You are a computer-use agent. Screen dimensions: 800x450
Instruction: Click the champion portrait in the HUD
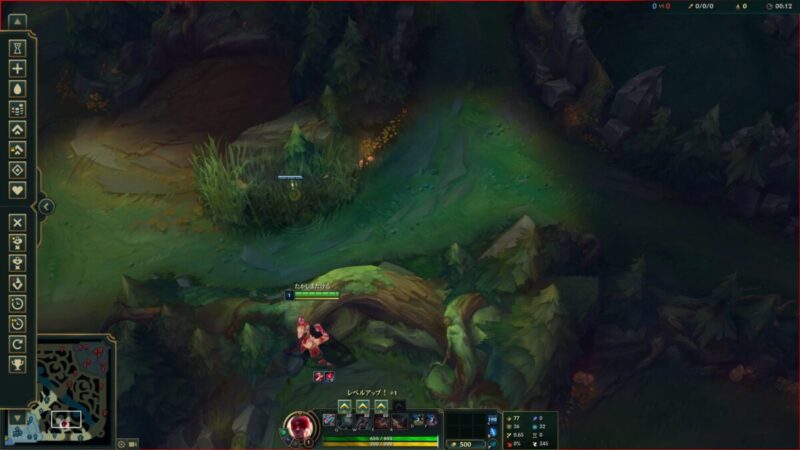tap(299, 426)
